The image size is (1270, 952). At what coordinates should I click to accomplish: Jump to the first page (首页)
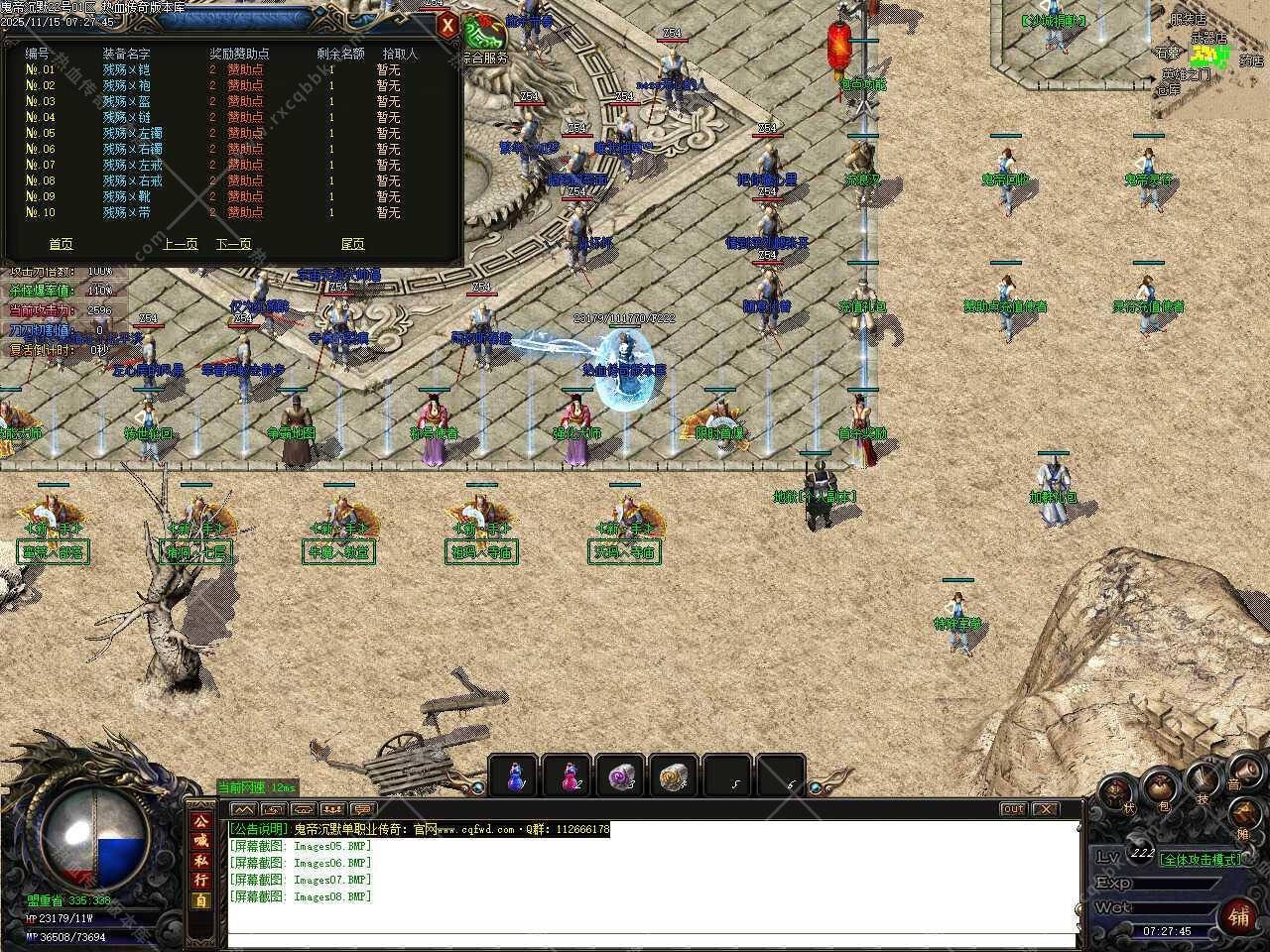pyautogui.click(x=61, y=244)
